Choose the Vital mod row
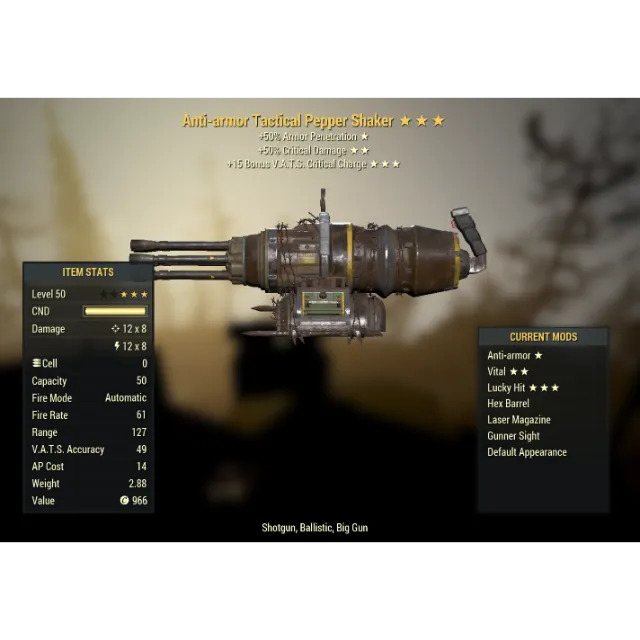The height and width of the screenshot is (640, 640). 508,371
